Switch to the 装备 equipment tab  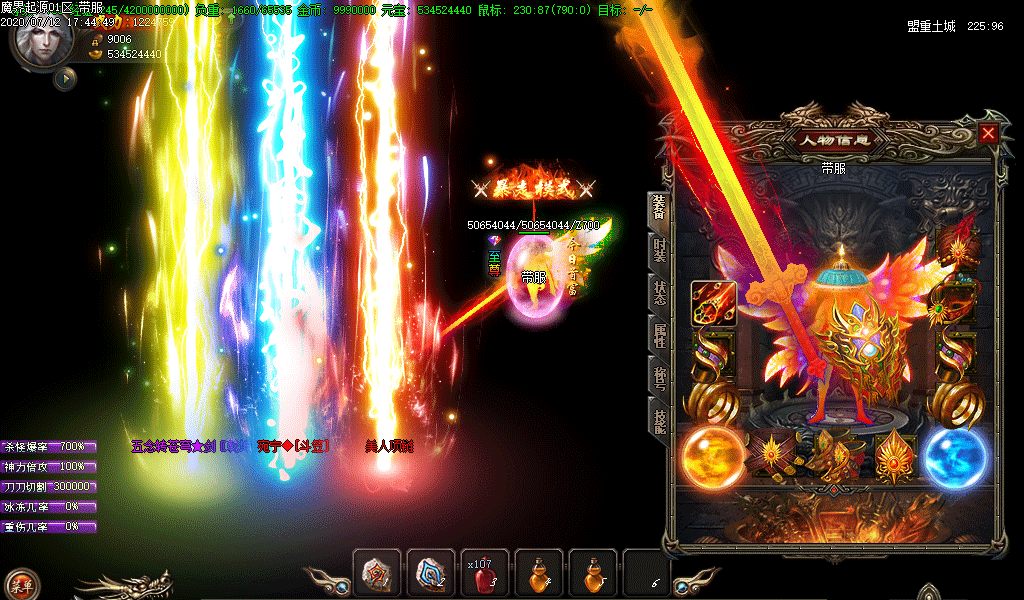coord(659,207)
